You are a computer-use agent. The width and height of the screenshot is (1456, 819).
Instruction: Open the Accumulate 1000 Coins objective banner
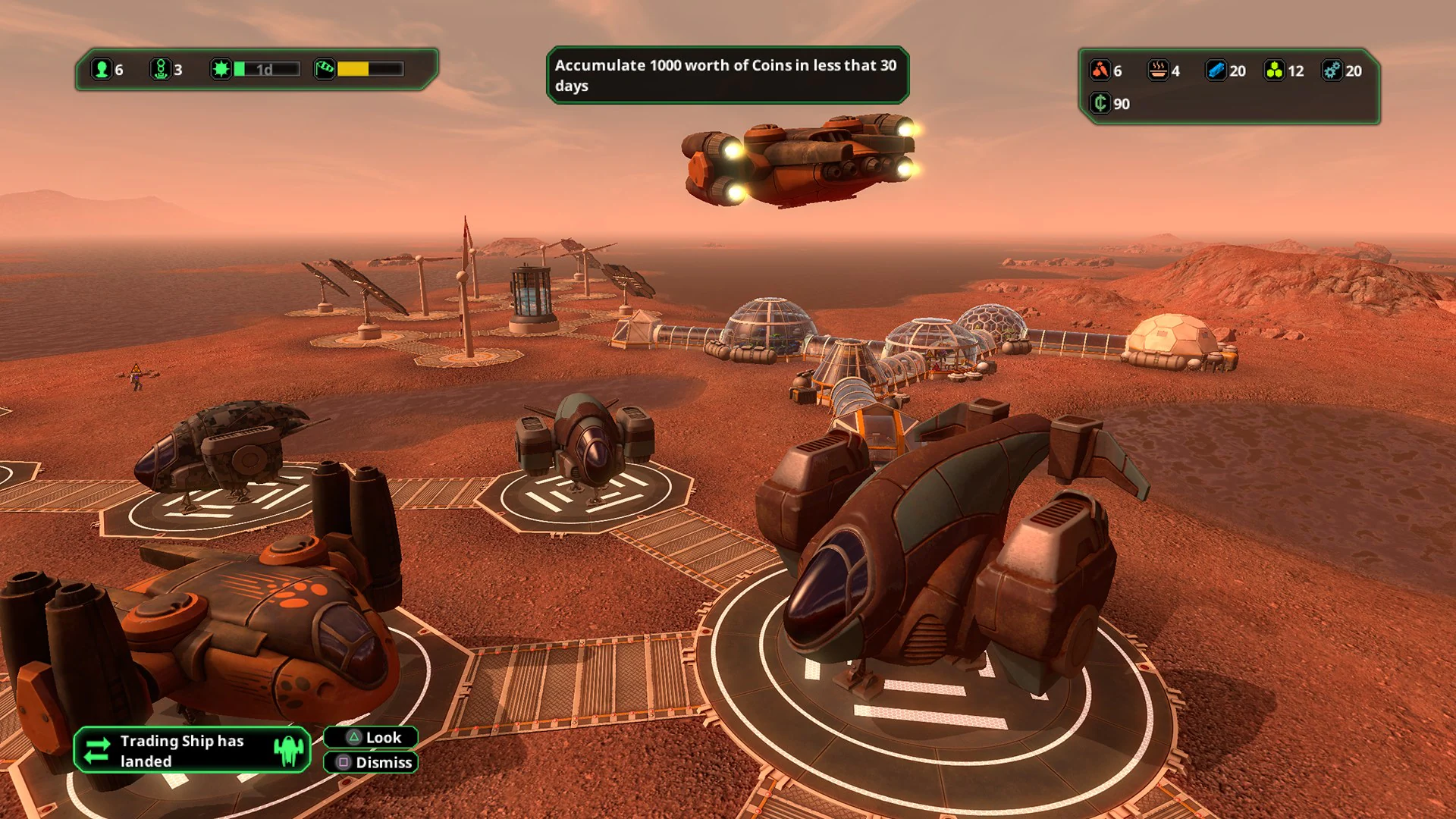click(x=726, y=75)
